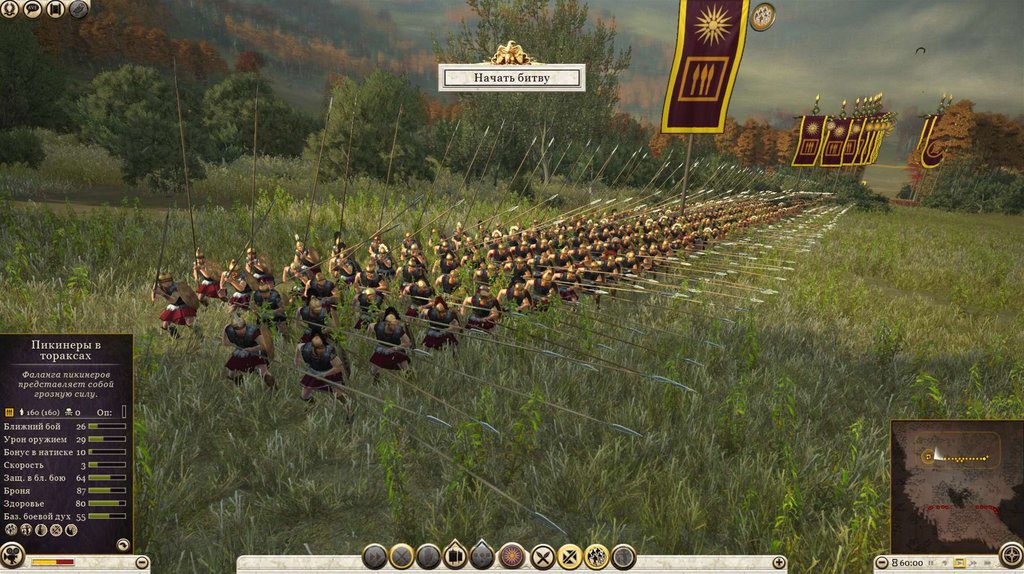Open the laurel wreath menu icon
This screenshot has height=574, width=1024.
click(9, 9)
